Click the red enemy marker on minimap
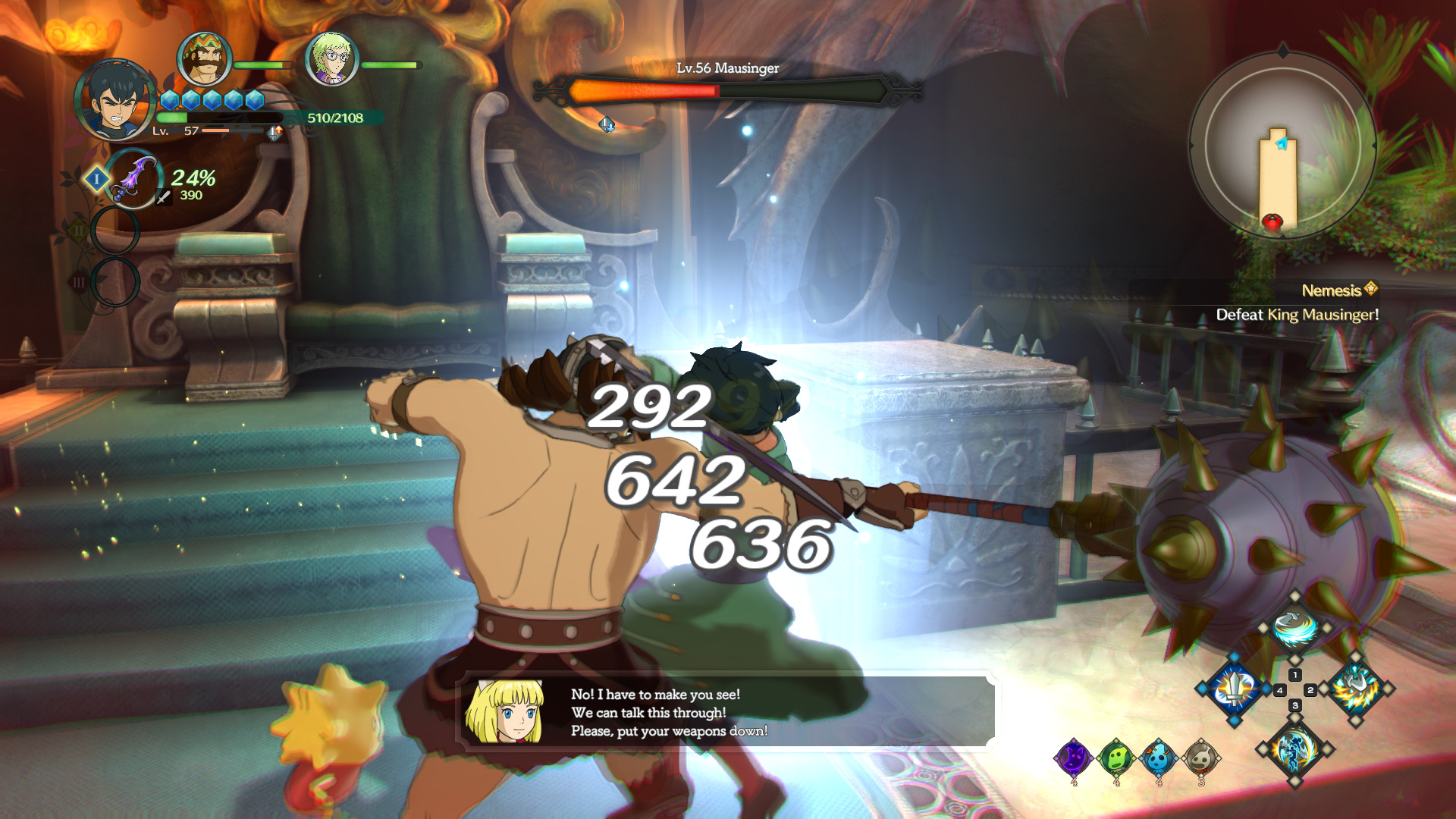This screenshot has width=1456, height=819. [1272, 221]
